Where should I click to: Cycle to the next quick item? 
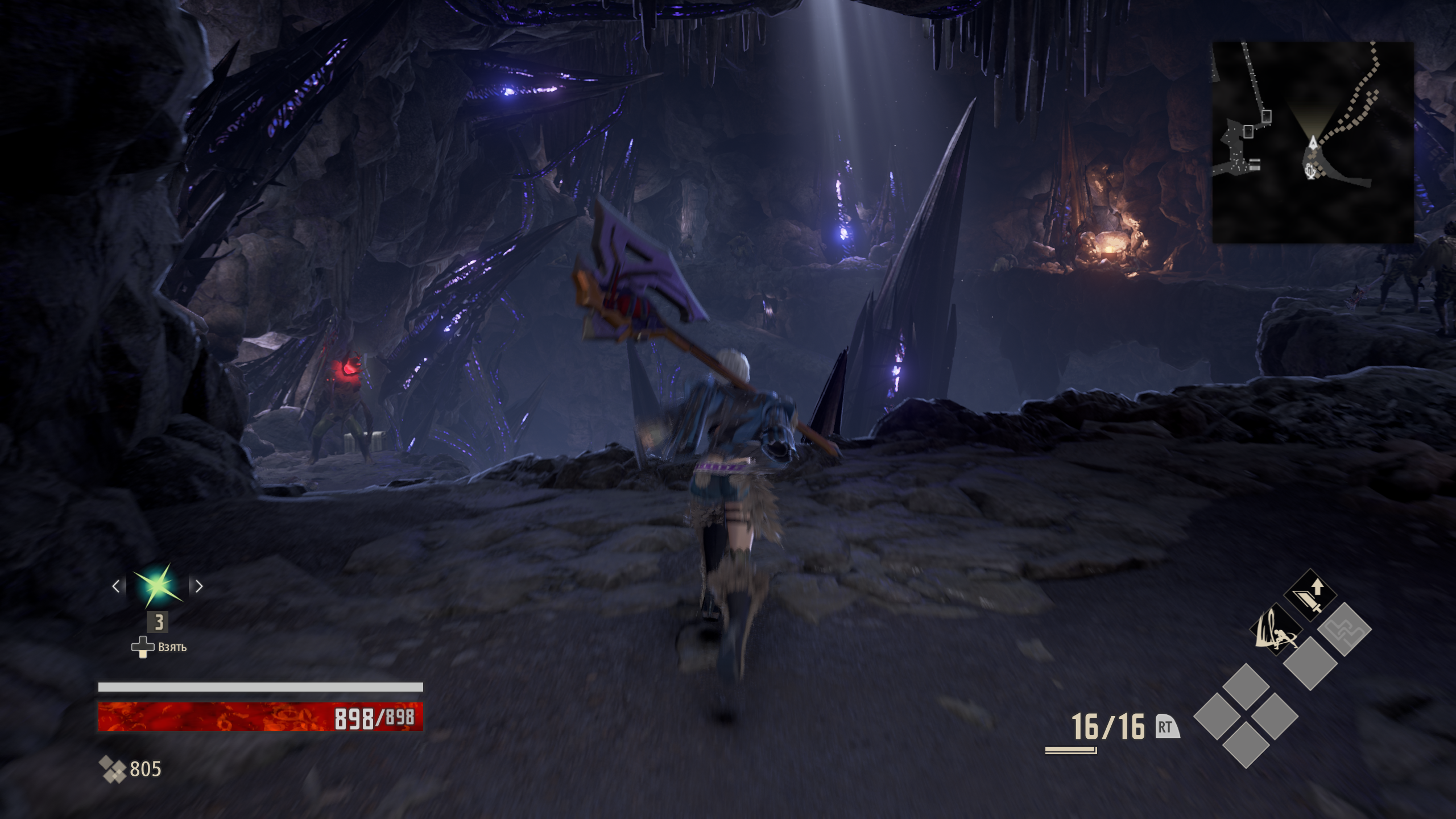199,586
